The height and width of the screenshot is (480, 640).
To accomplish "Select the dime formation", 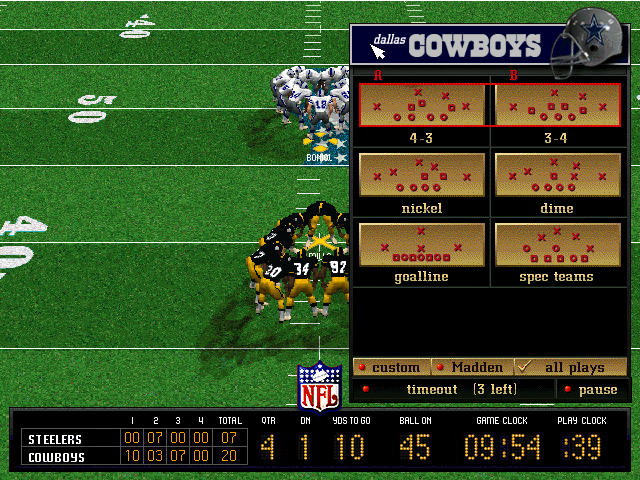I will [x=557, y=175].
